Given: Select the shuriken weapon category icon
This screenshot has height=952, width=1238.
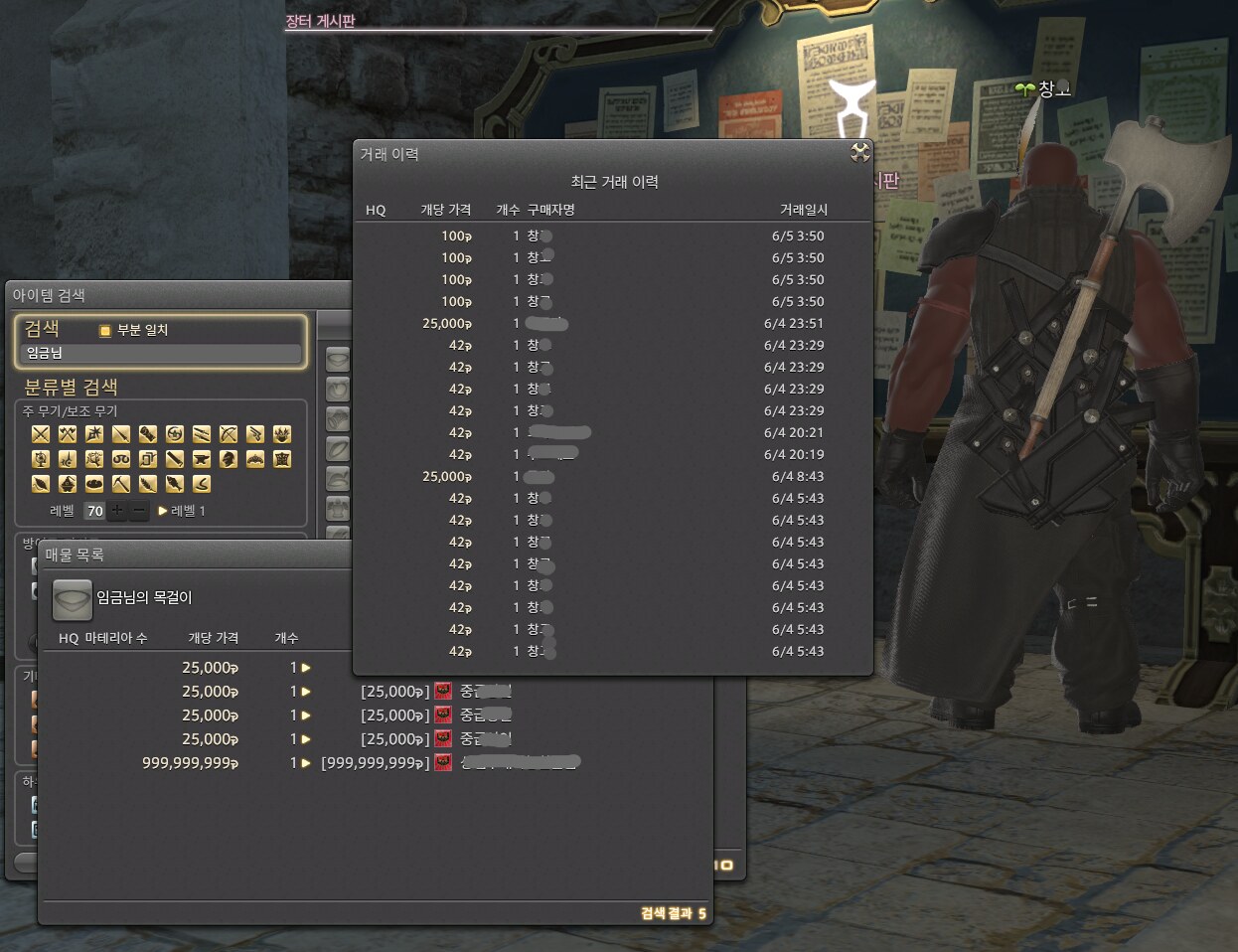Looking at the screenshot, I should 175,434.
